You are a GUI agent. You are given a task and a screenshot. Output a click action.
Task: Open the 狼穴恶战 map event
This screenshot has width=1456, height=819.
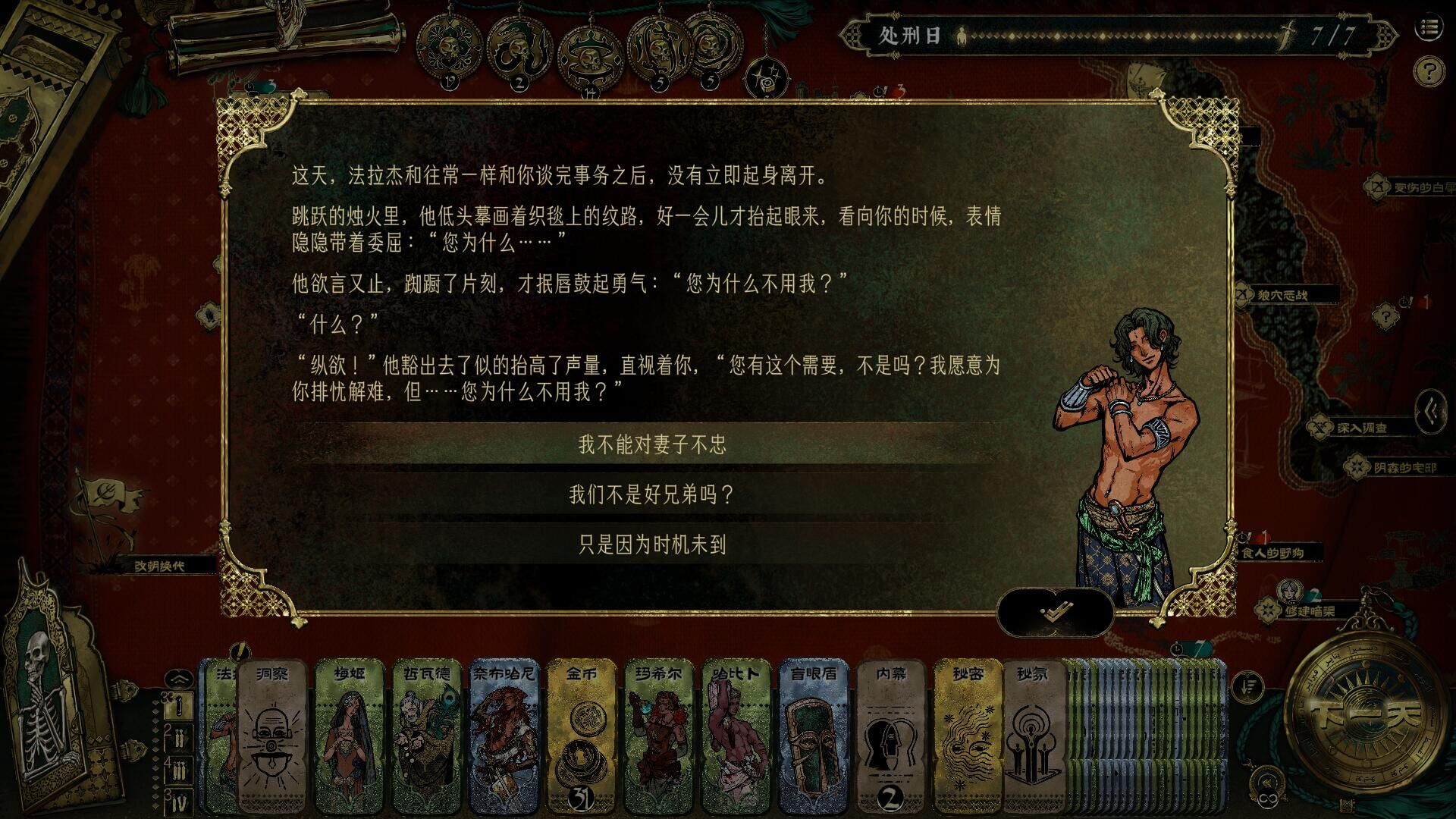(1282, 295)
